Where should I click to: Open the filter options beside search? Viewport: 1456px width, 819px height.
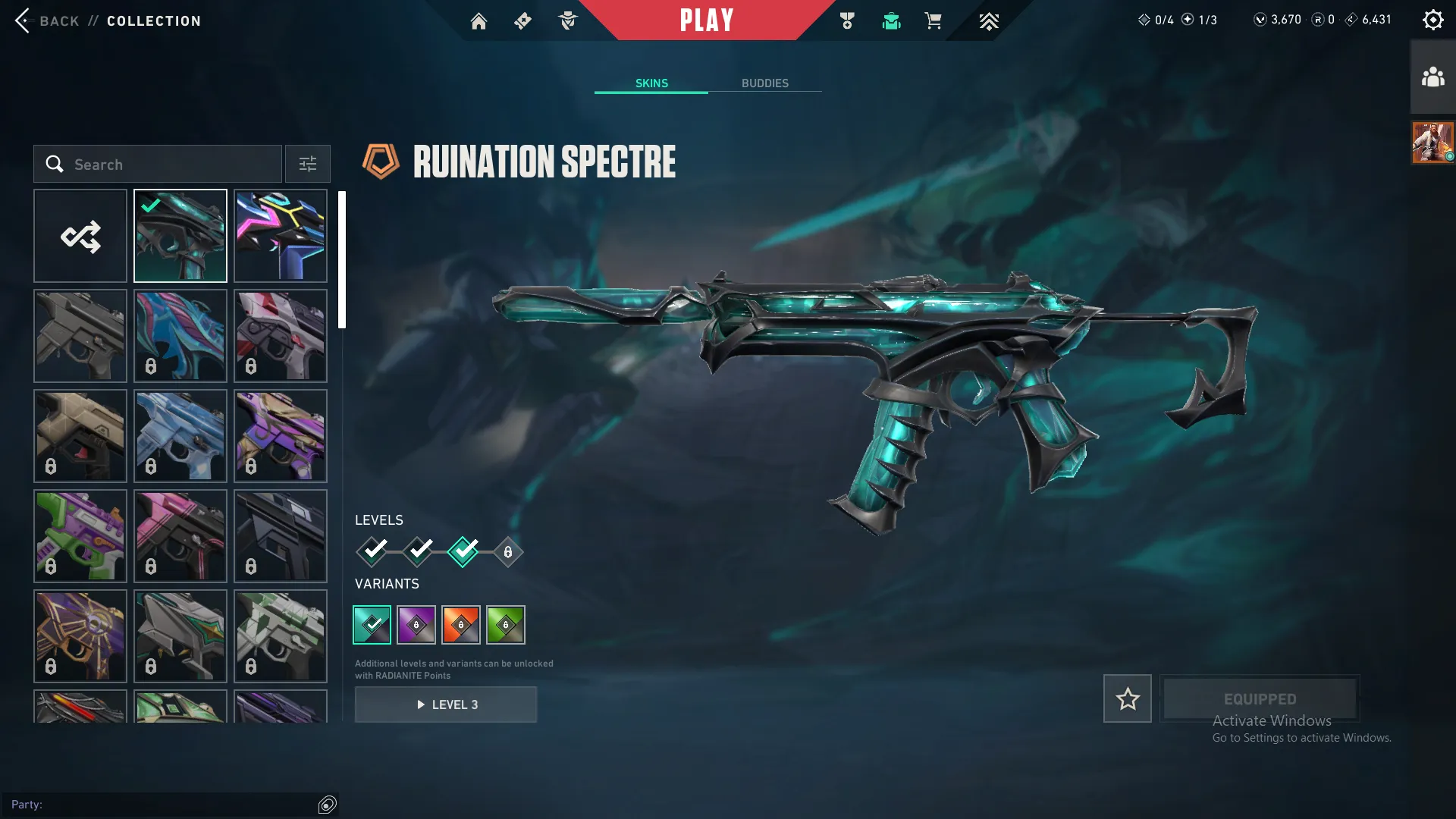pos(307,164)
